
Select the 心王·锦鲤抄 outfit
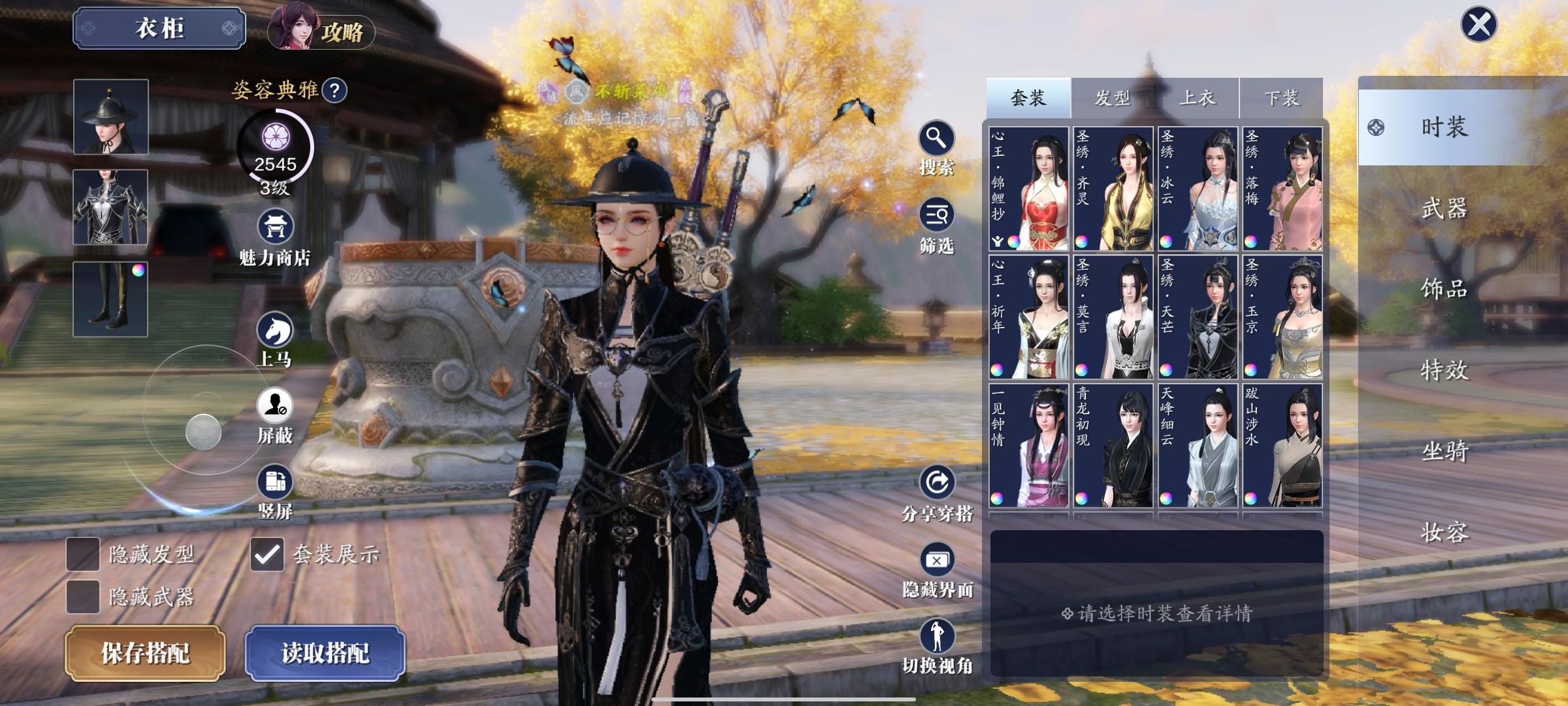pyautogui.click(x=1029, y=189)
